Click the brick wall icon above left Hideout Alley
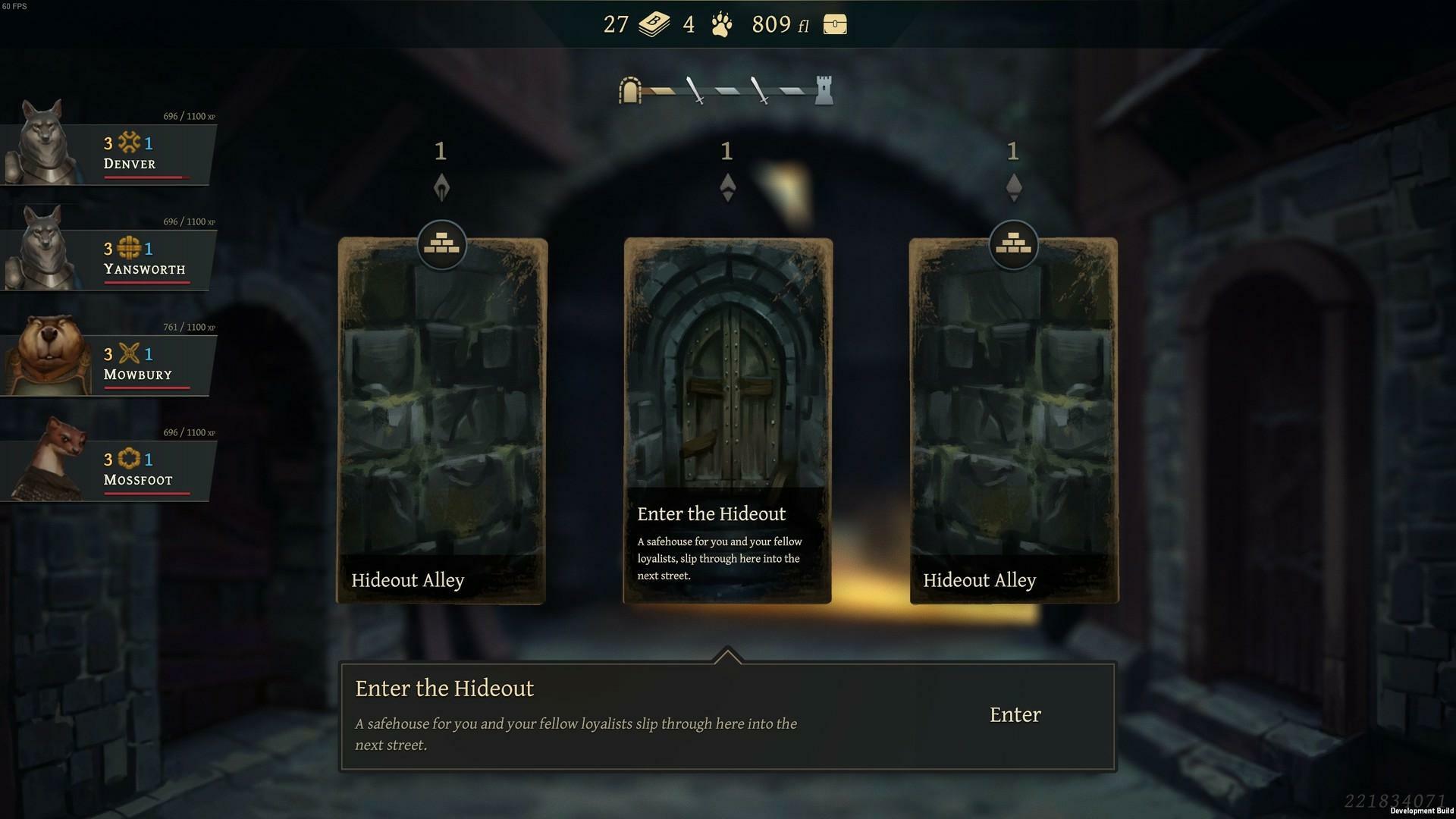 (441, 244)
